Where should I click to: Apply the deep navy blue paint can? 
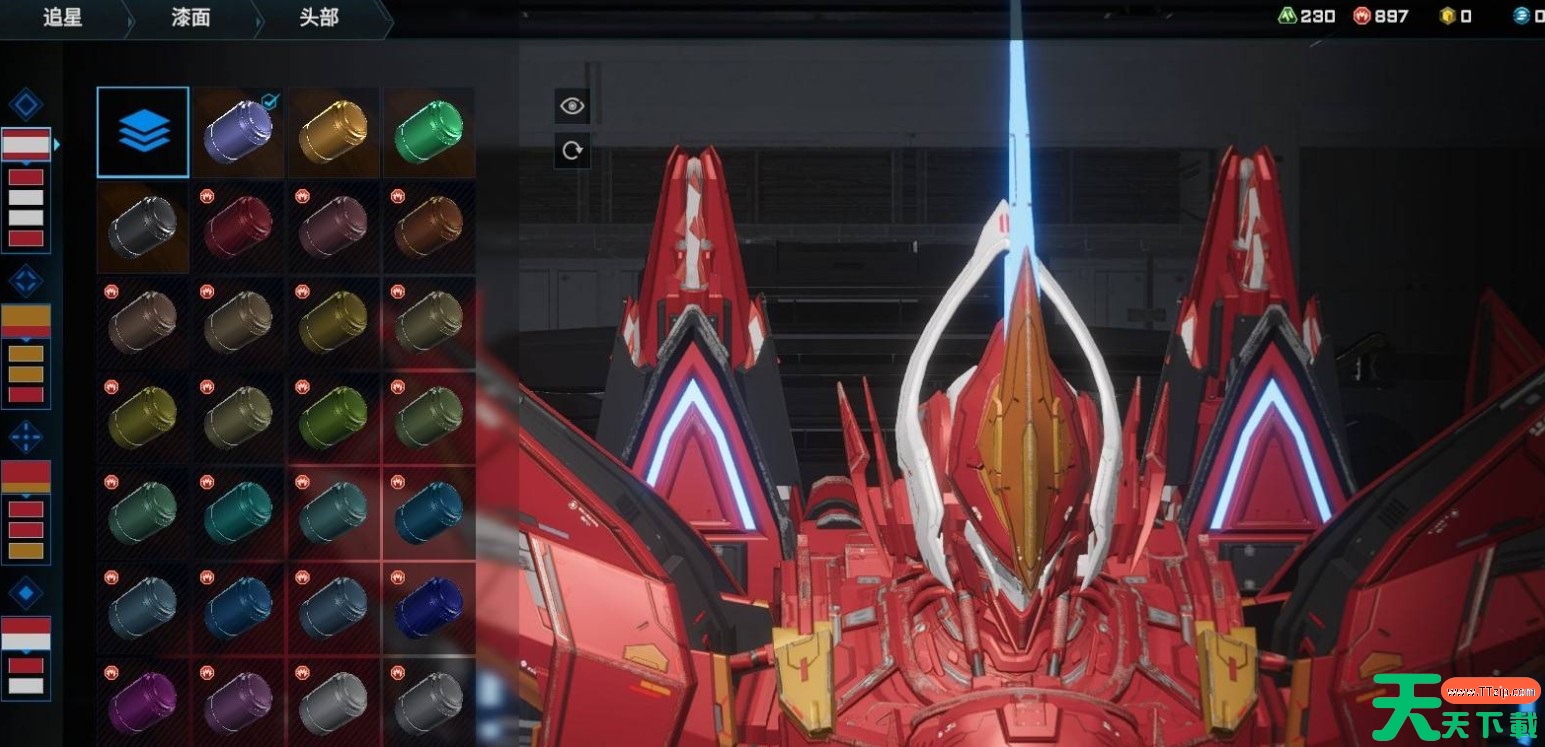click(428, 607)
